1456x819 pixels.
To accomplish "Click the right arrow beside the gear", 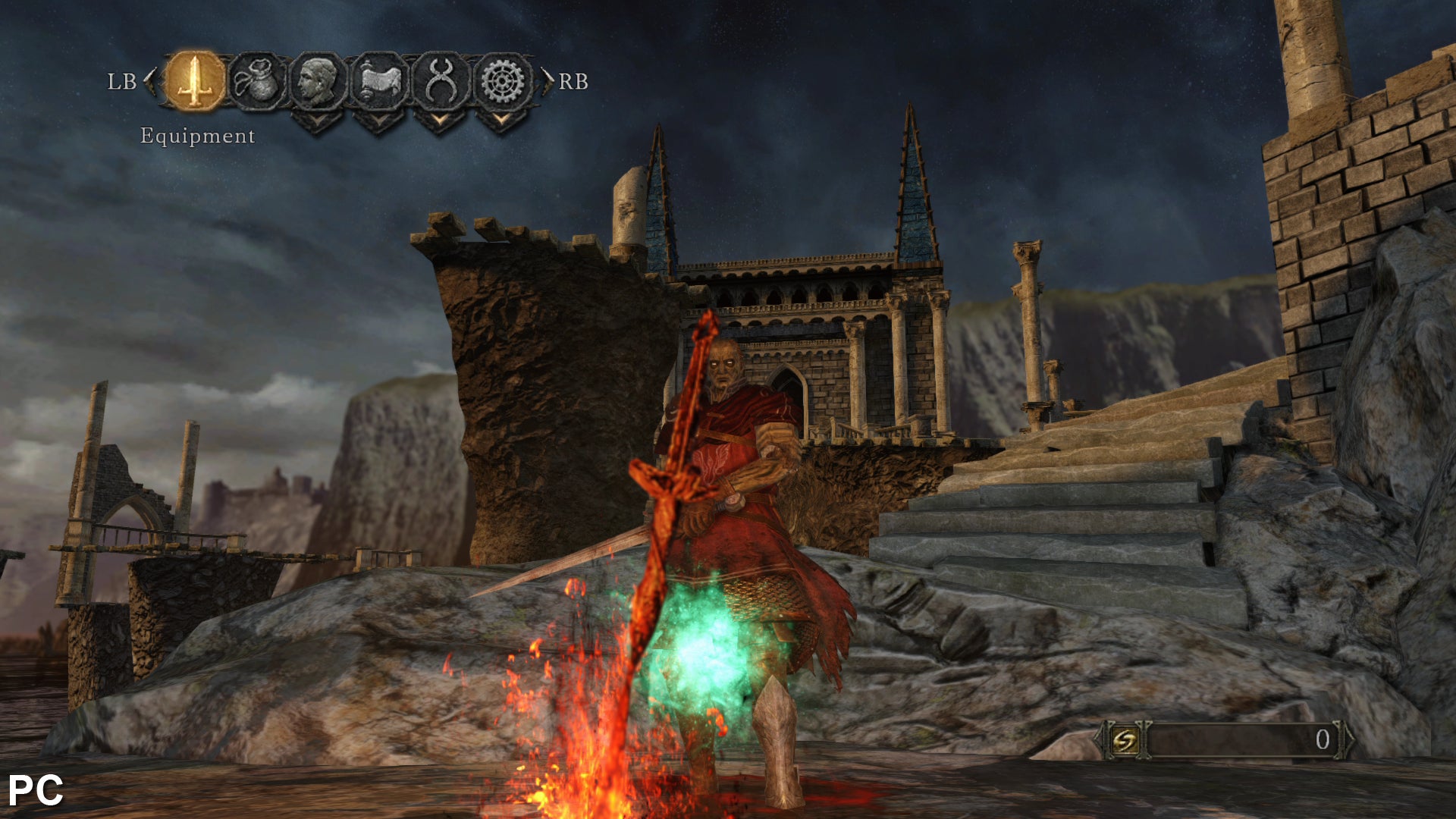I will click(x=547, y=81).
